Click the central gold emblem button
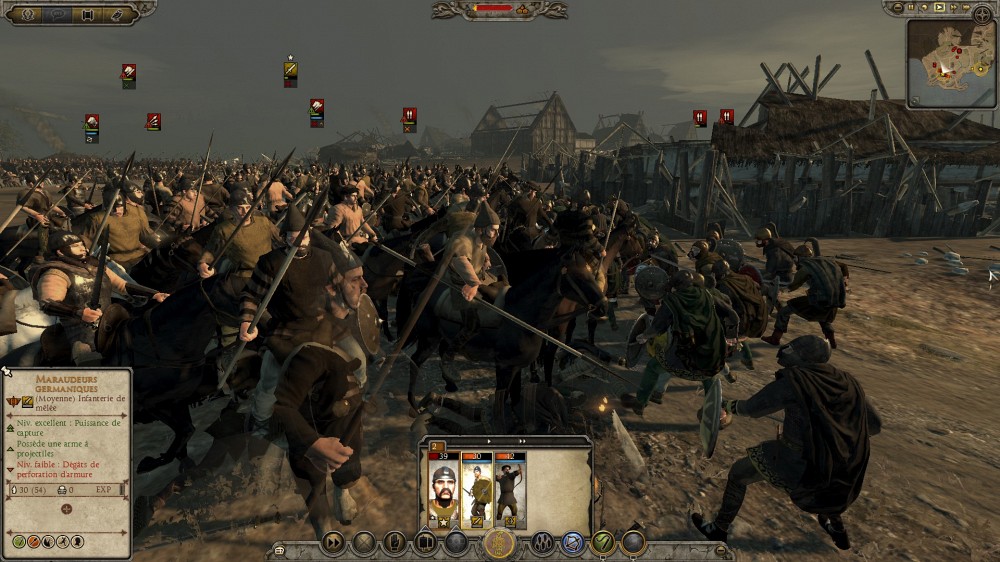The width and height of the screenshot is (1000, 562). coord(499,542)
